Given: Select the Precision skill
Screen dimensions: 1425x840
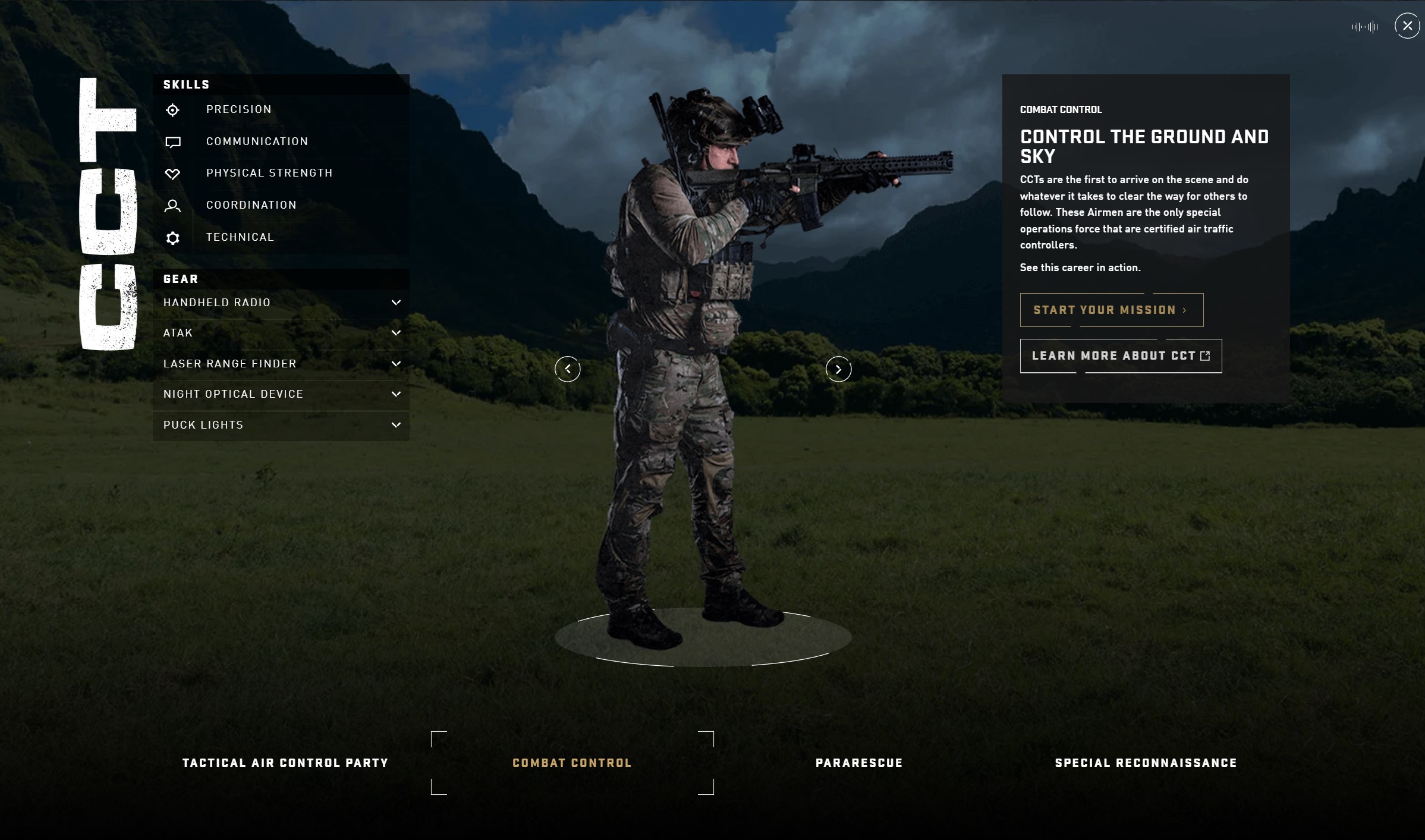Looking at the screenshot, I should click(238, 109).
